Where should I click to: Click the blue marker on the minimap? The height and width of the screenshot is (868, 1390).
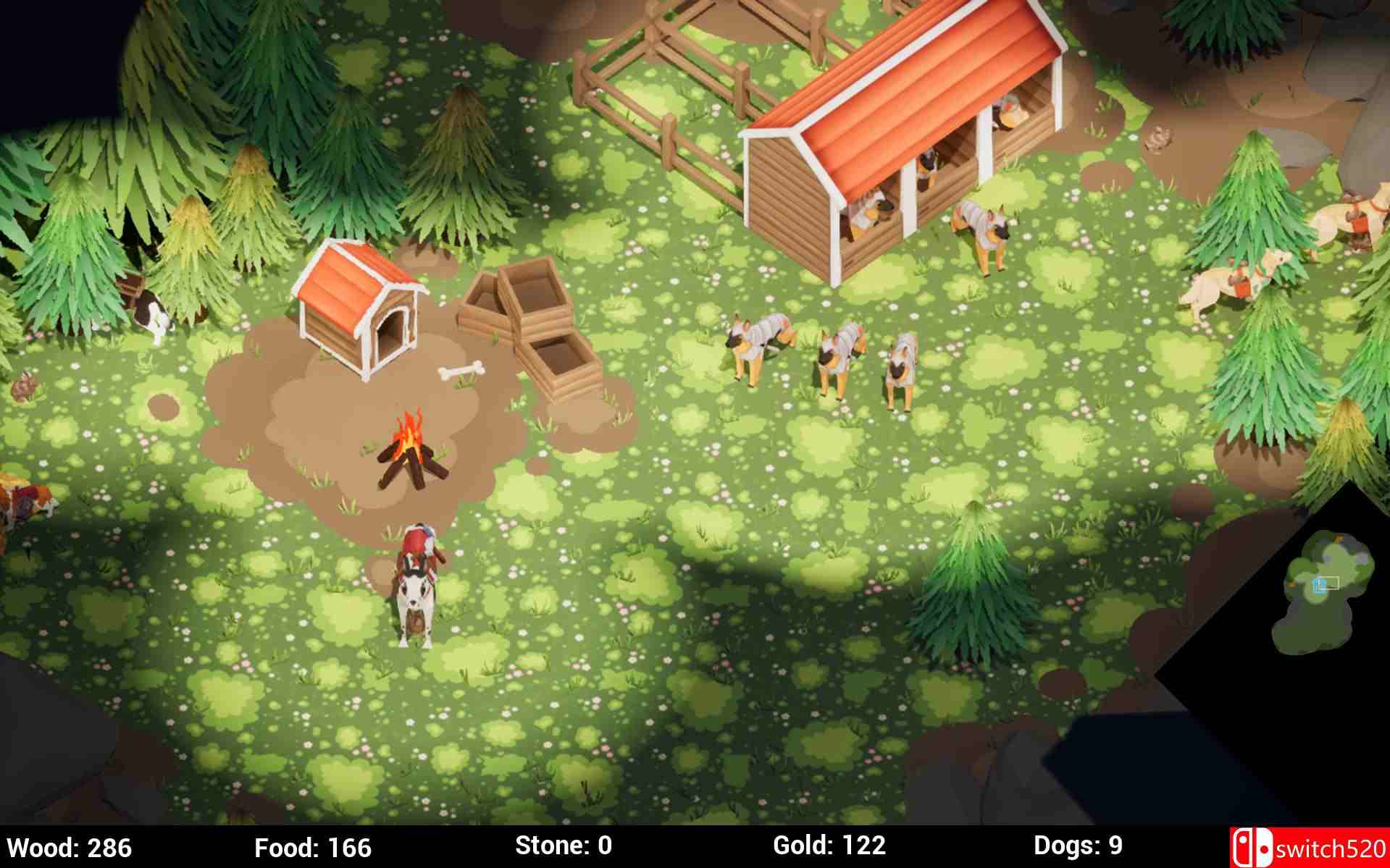tap(1317, 586)
